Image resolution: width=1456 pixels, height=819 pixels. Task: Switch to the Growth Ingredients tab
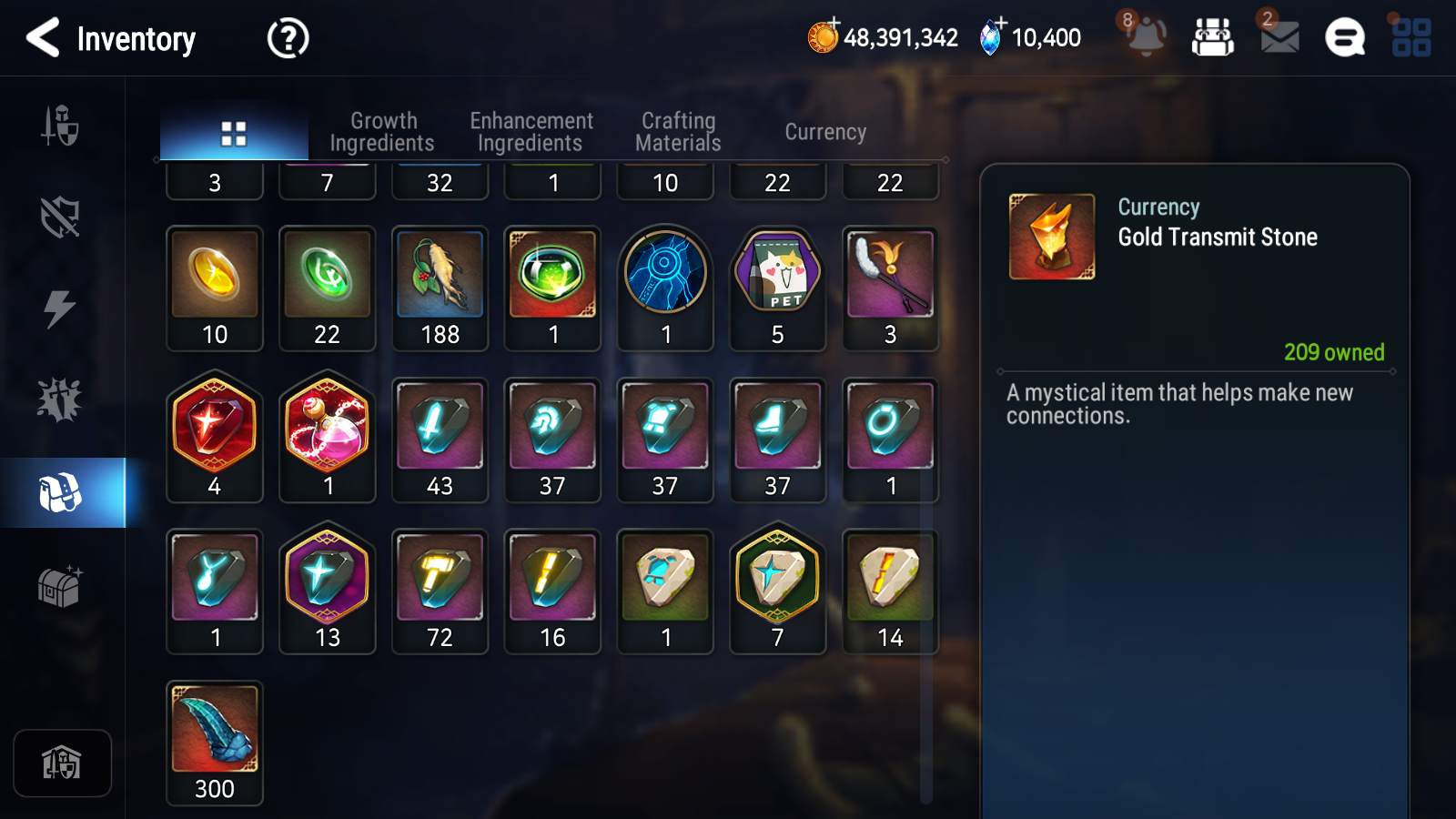pyautogui.click(x=383, y=131)
